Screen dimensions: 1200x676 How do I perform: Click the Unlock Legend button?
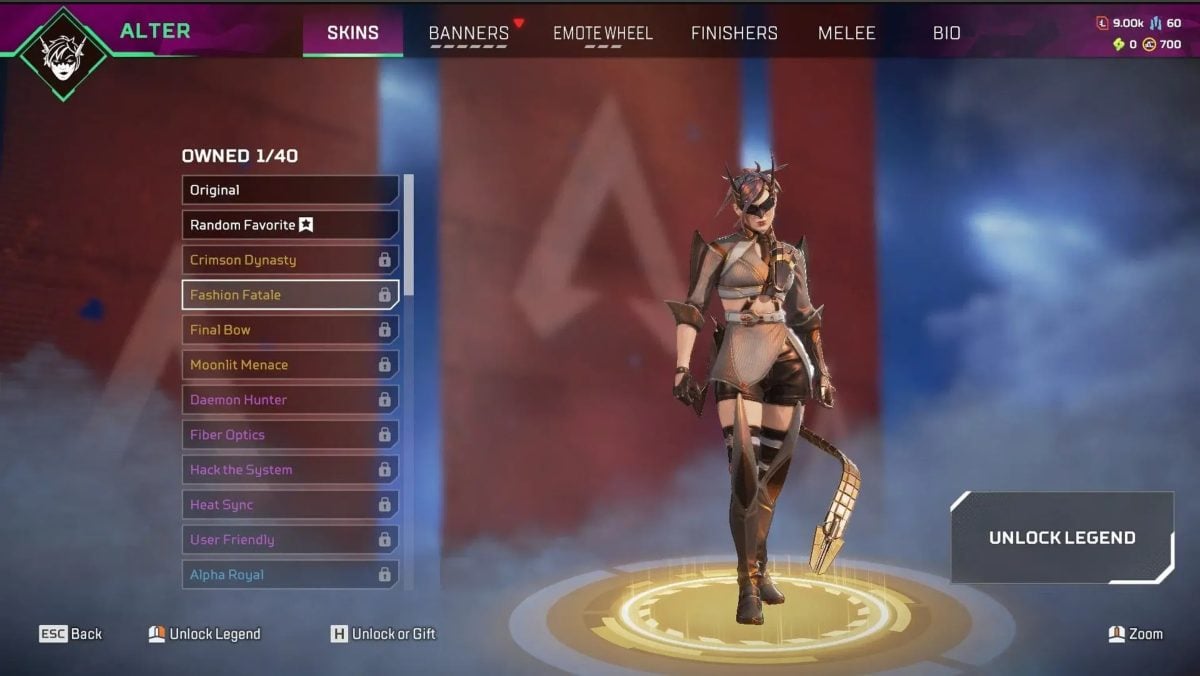pyautogui.click(x=1062, y=538)
